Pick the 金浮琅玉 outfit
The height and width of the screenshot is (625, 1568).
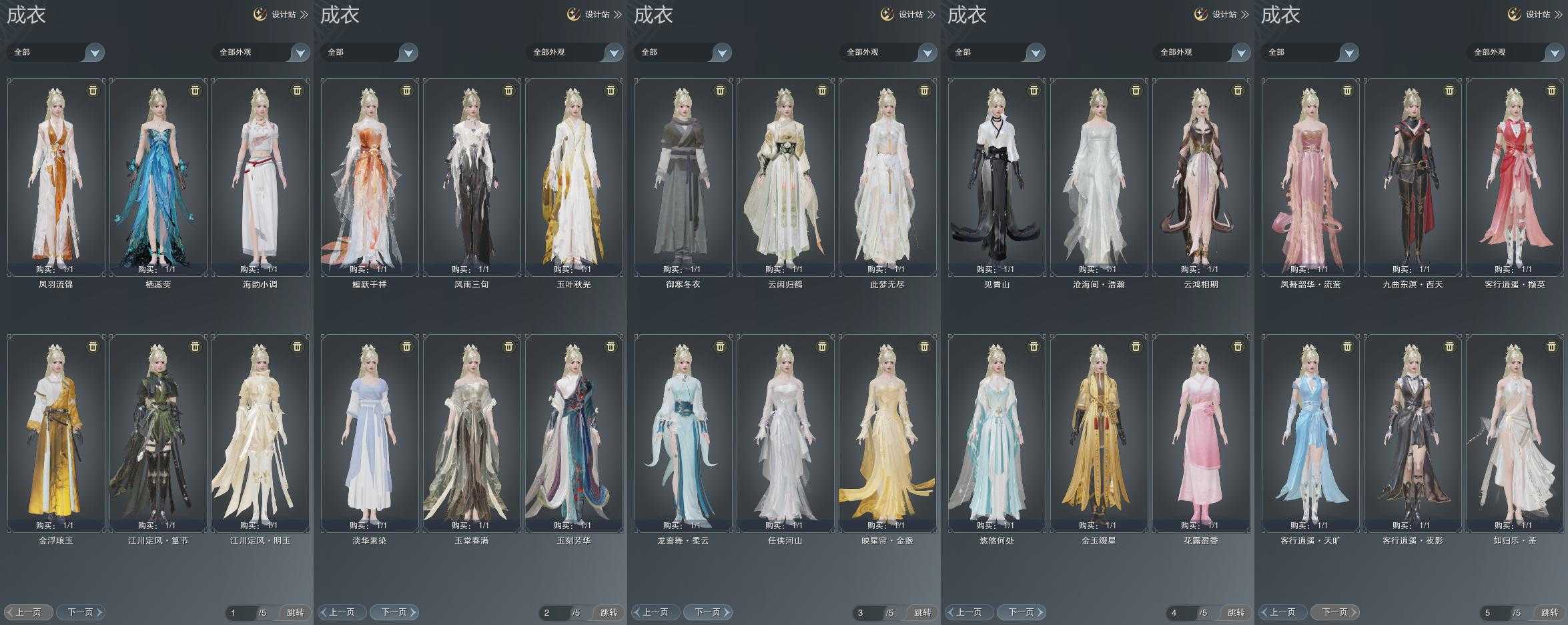pos(56,433)
